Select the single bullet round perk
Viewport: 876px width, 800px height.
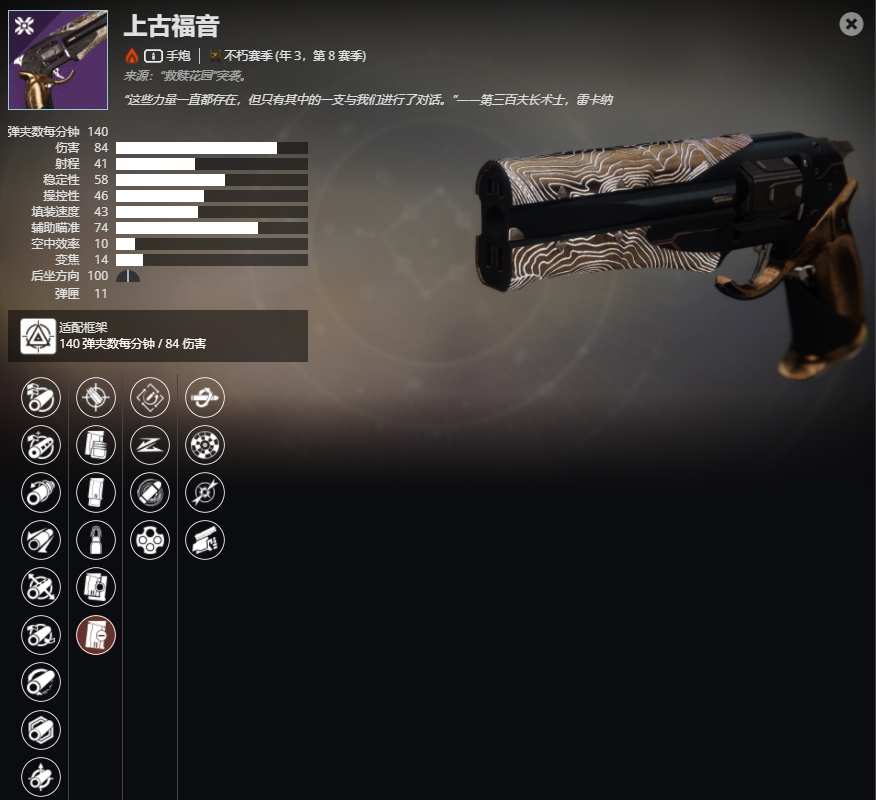(x=96, y=540)
